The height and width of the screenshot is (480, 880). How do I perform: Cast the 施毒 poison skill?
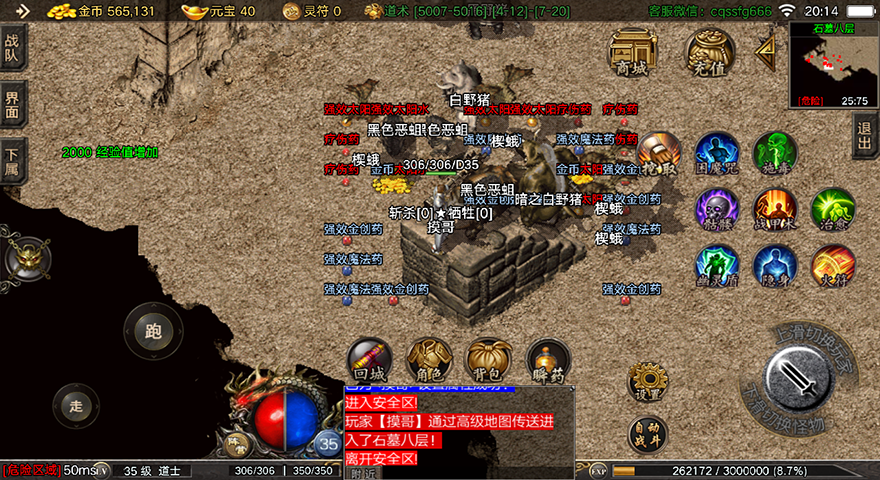(x=775, y=154)
